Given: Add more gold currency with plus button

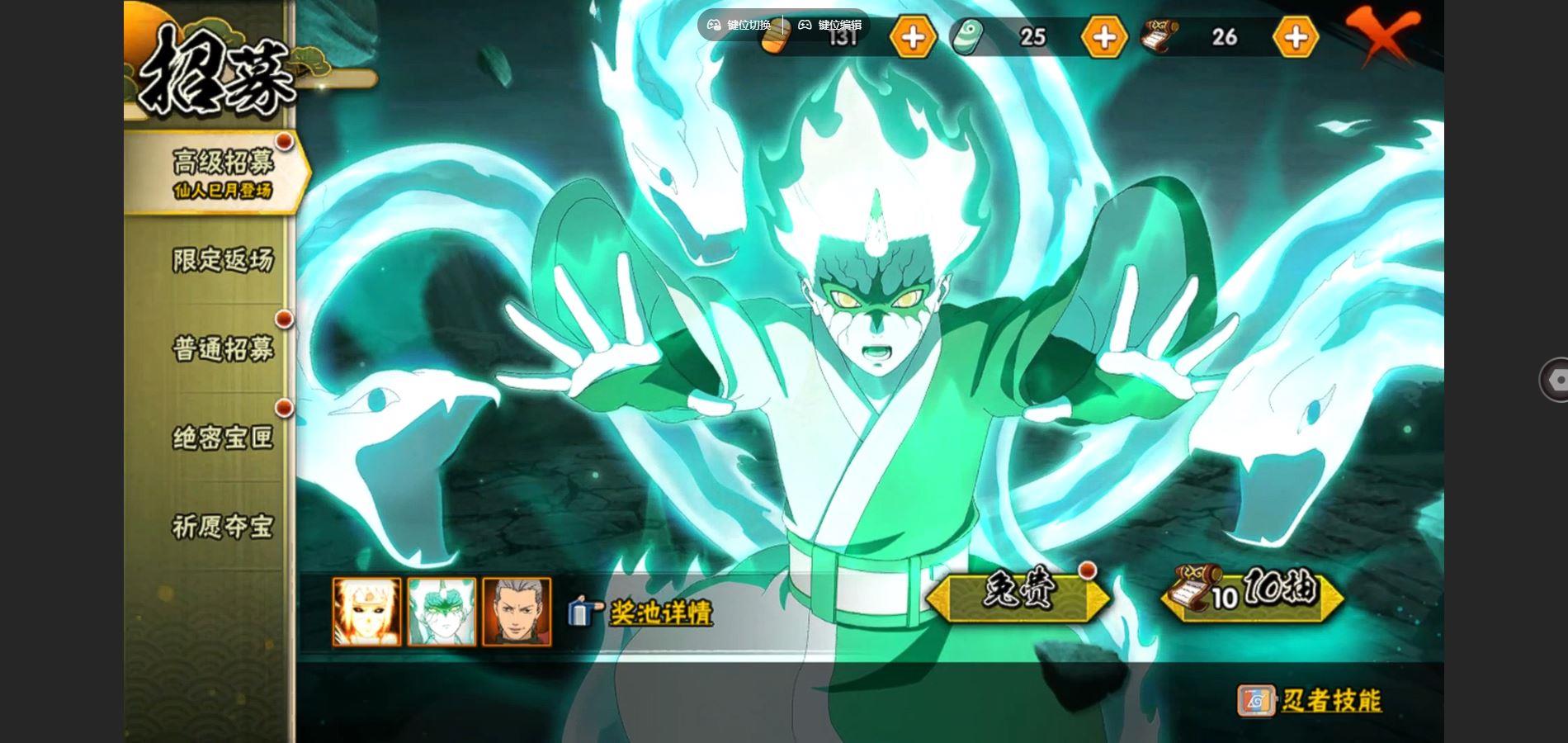Looking at the screenshot, I should tap(913, 37).
